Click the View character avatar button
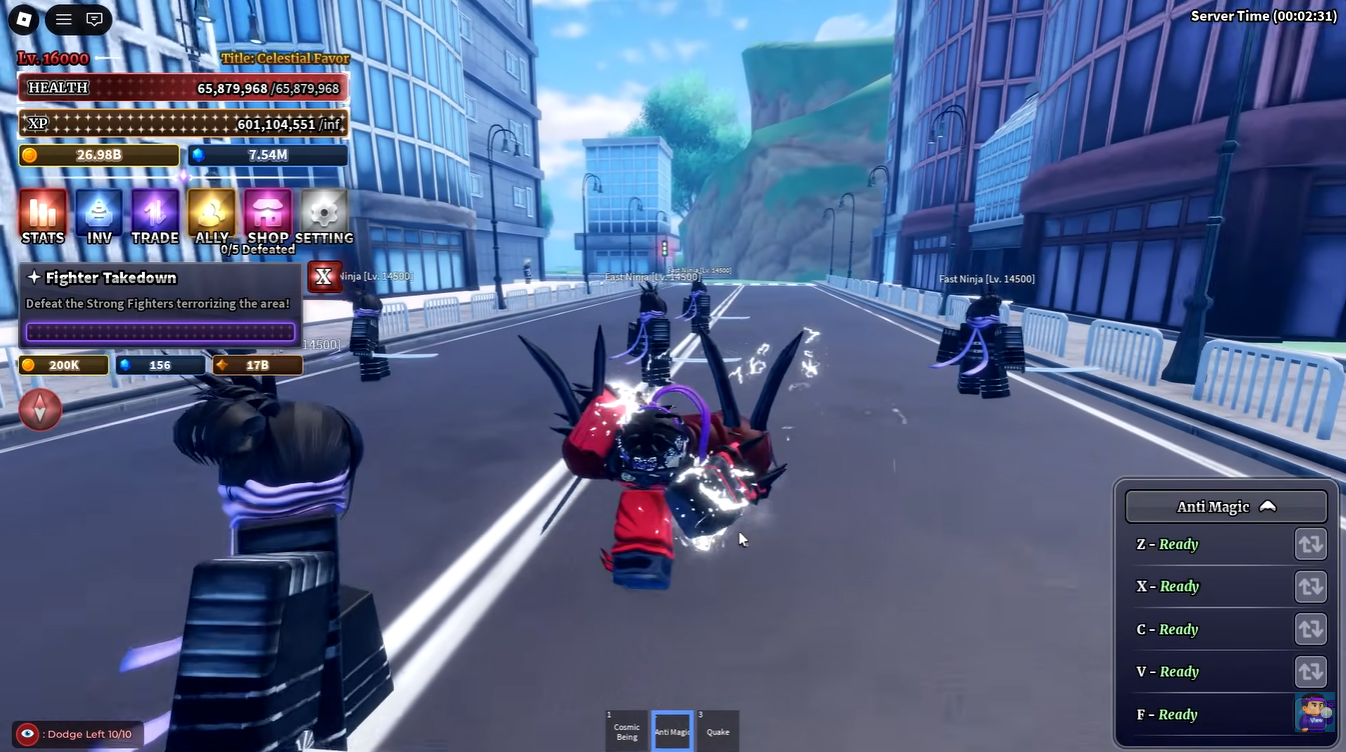 1314,712
